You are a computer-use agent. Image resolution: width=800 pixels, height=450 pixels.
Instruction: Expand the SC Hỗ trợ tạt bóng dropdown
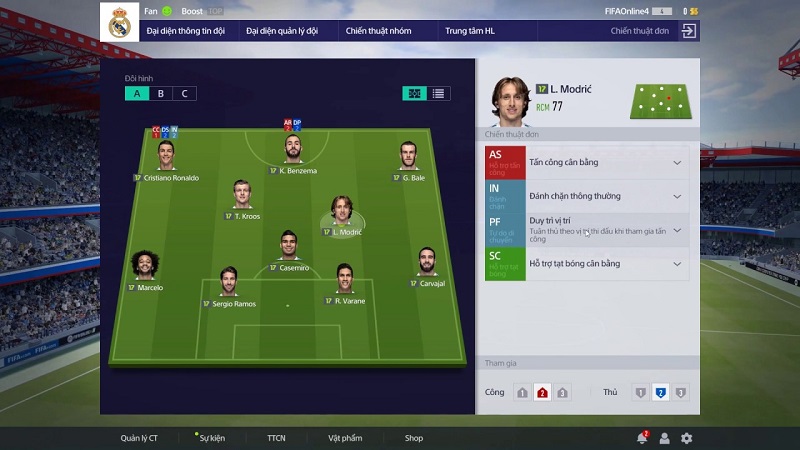tap(677, 264)
